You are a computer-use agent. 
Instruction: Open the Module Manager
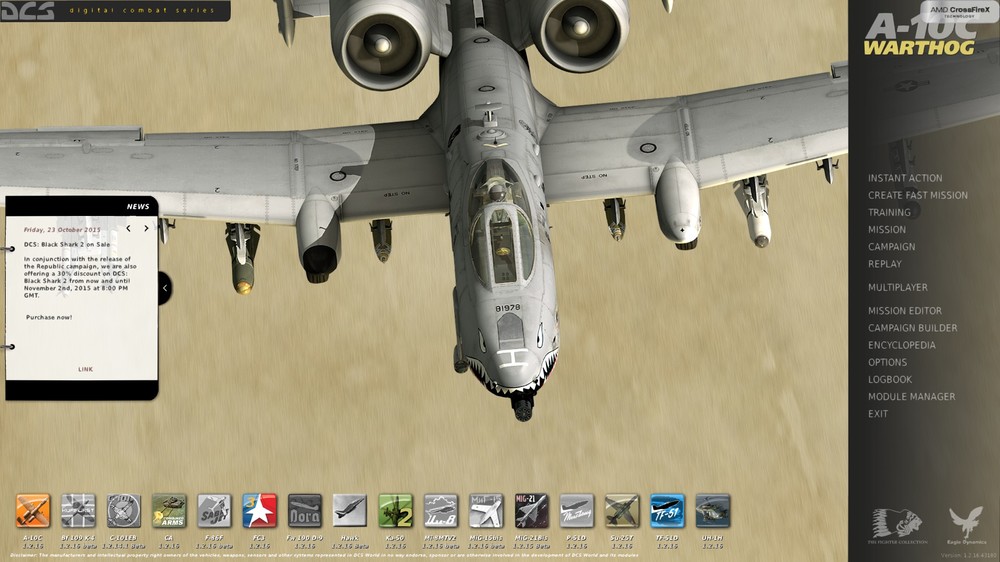[x=911, y=397]
